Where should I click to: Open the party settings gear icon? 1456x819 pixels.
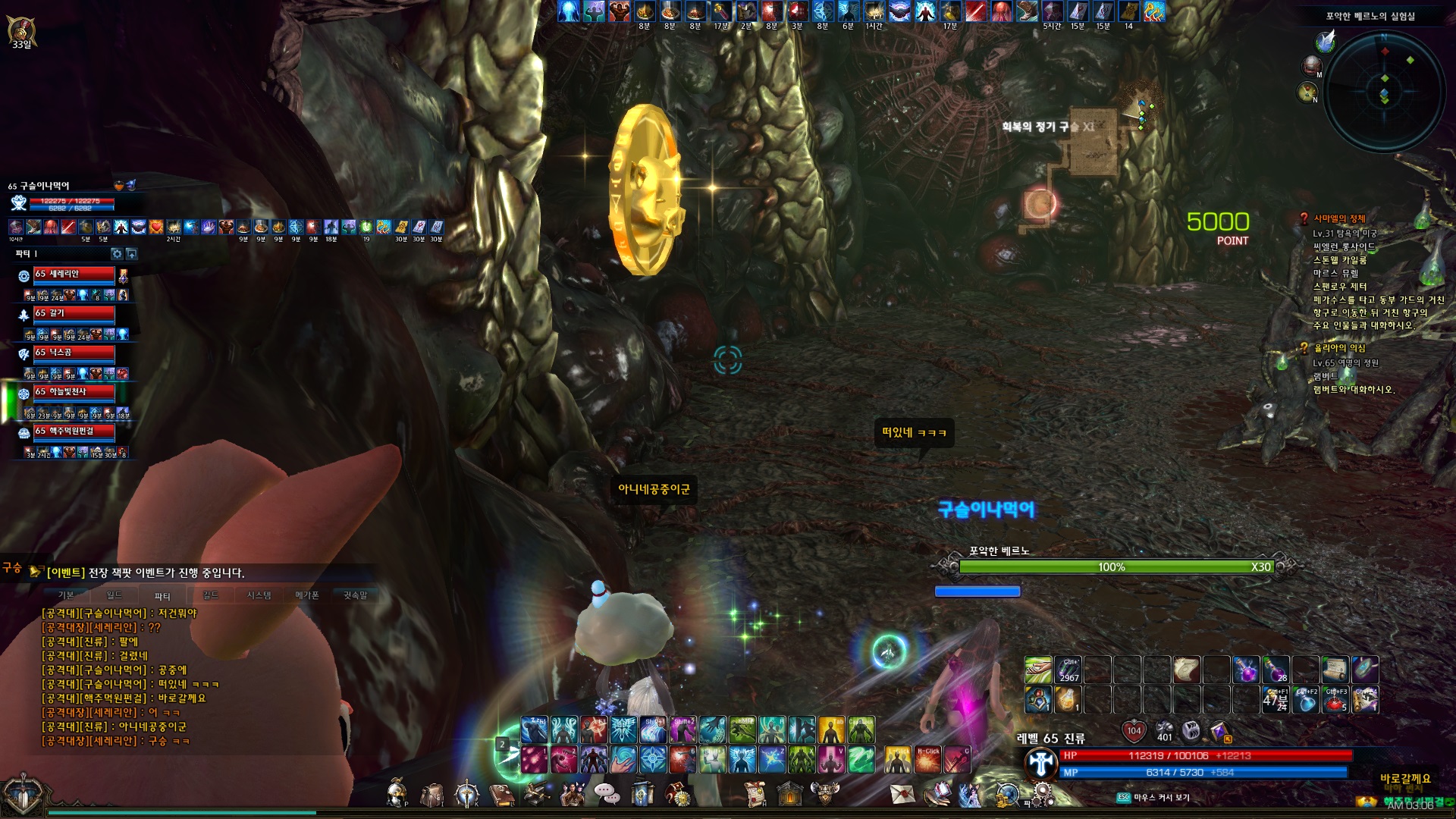click(x=117, y=254)
